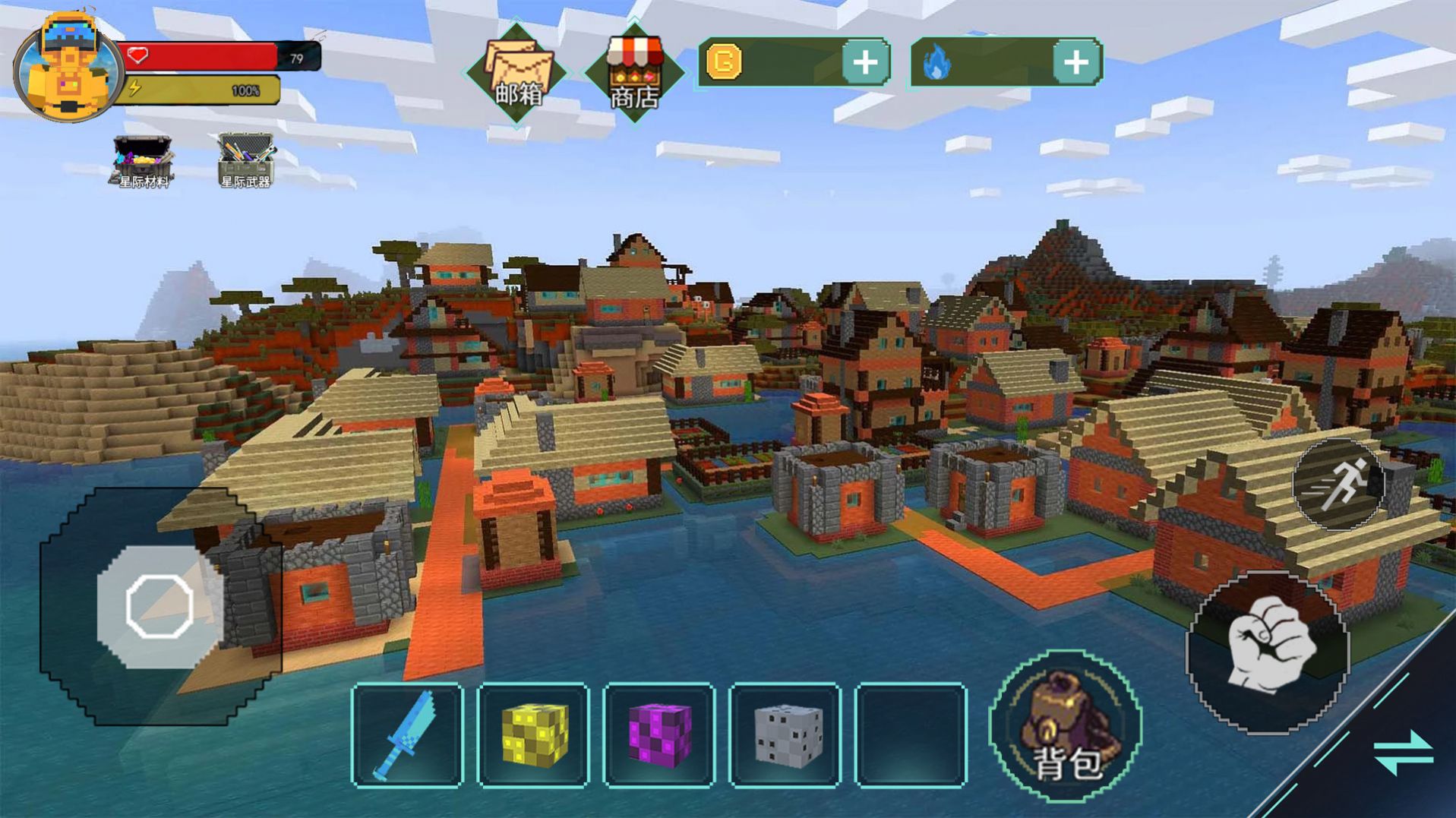This screenshot has height=818, width=1456.
Task: Open the 邮箱 mailbox
Action: [517, 74]
